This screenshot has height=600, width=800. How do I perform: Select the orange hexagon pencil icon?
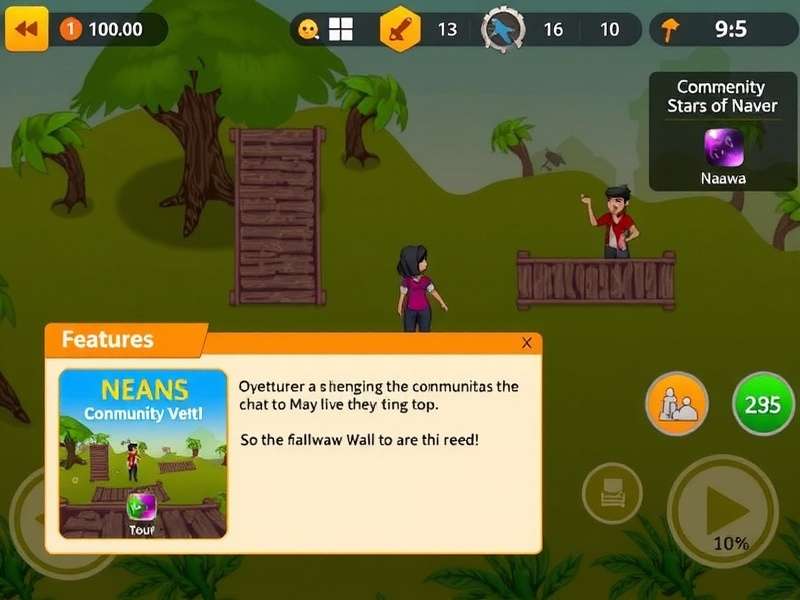[400, 29]
